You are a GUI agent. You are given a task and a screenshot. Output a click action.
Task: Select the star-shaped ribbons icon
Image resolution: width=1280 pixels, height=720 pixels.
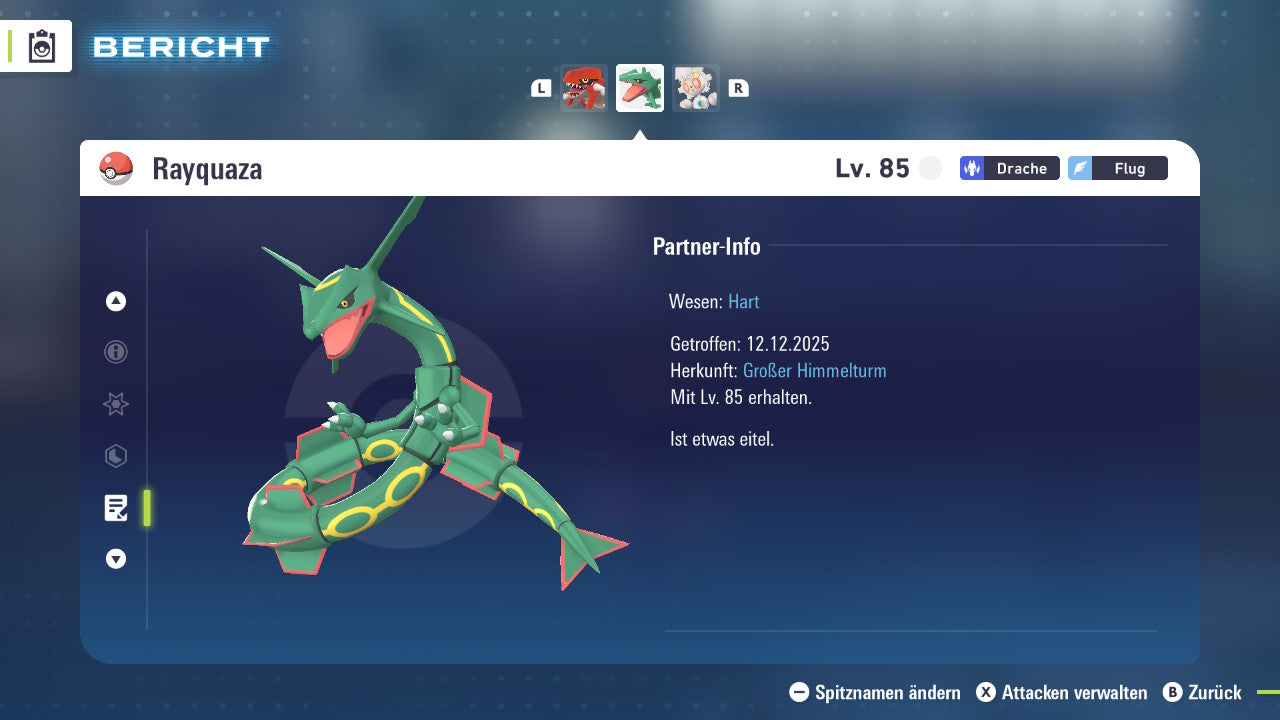tap(115, 404)
